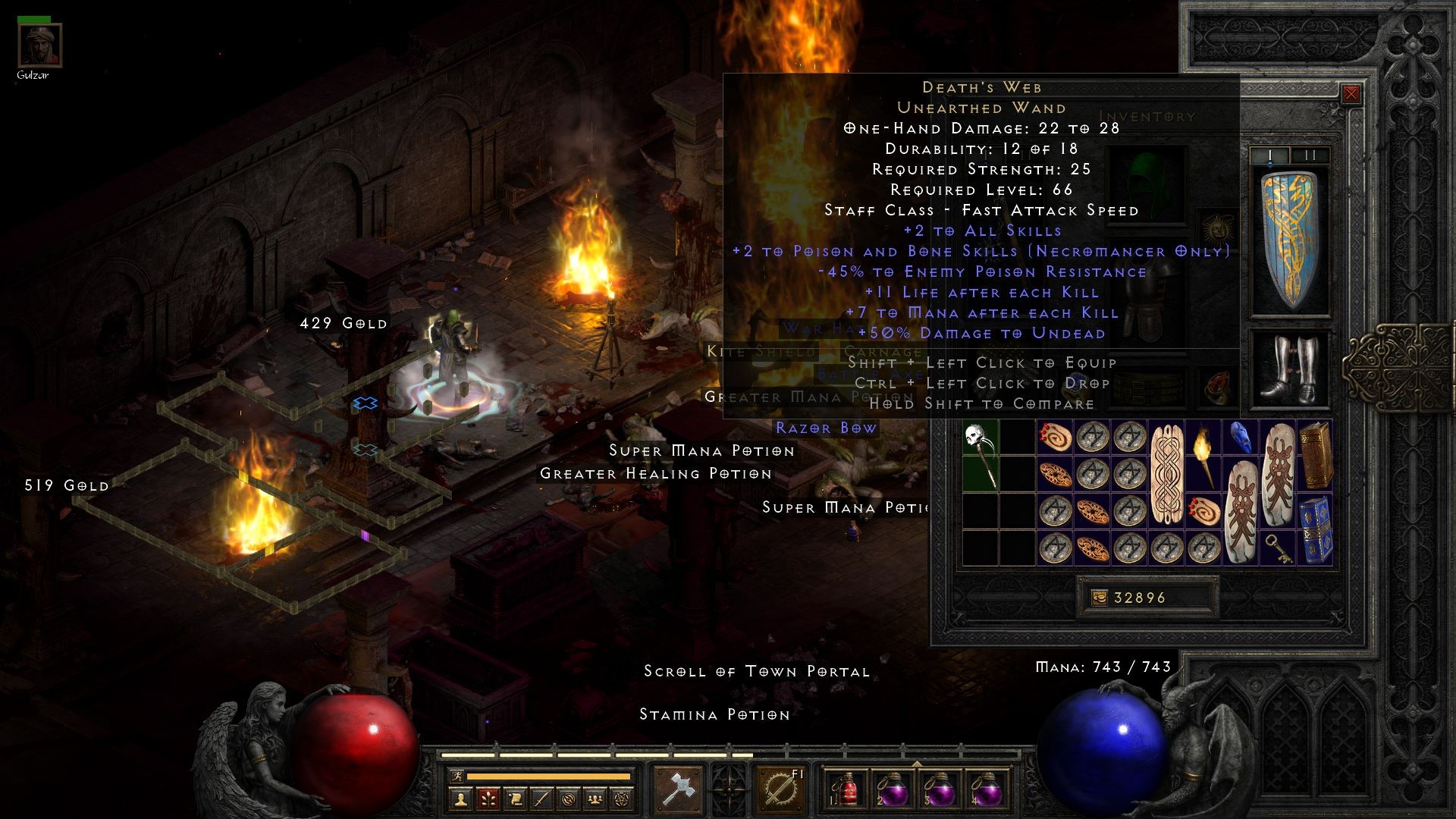Click the gold coin icon beside 32896

[x=1101, y=598]
